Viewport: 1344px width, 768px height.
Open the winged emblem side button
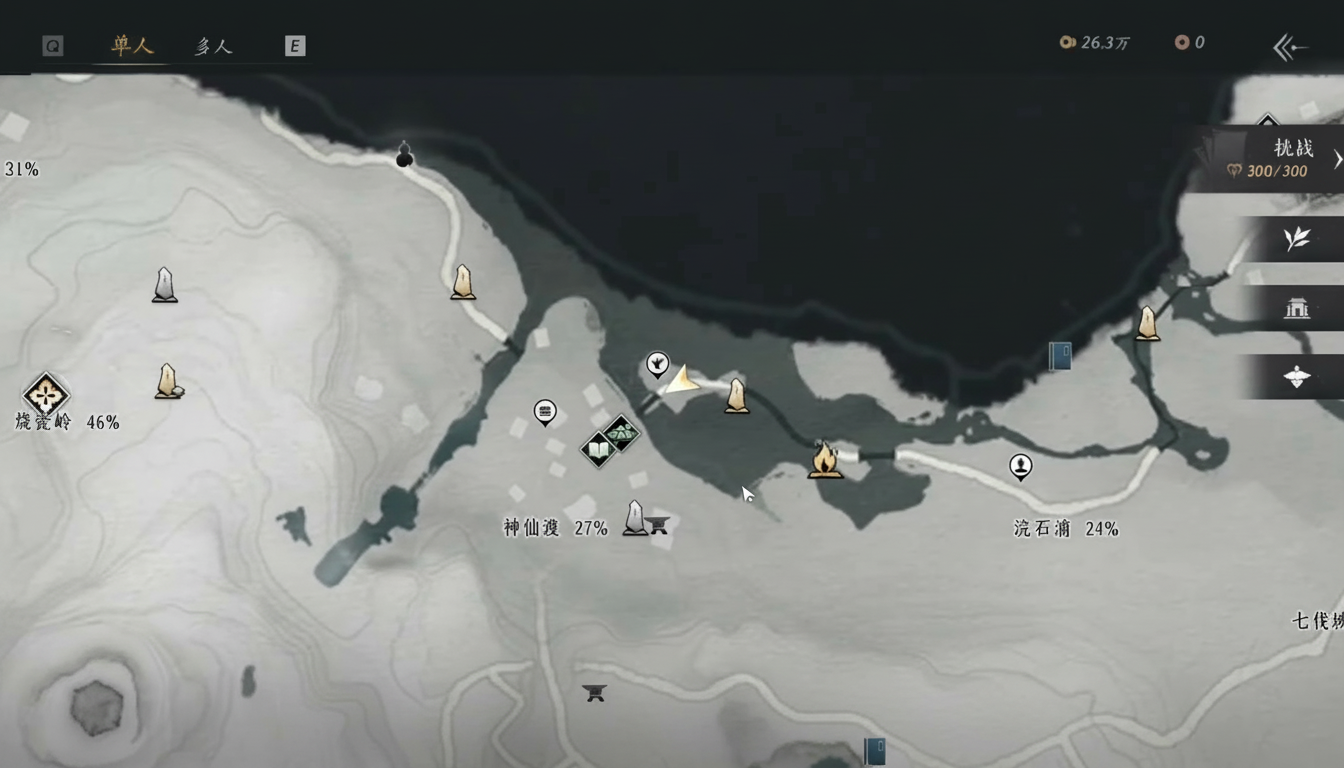(1297, 377)
